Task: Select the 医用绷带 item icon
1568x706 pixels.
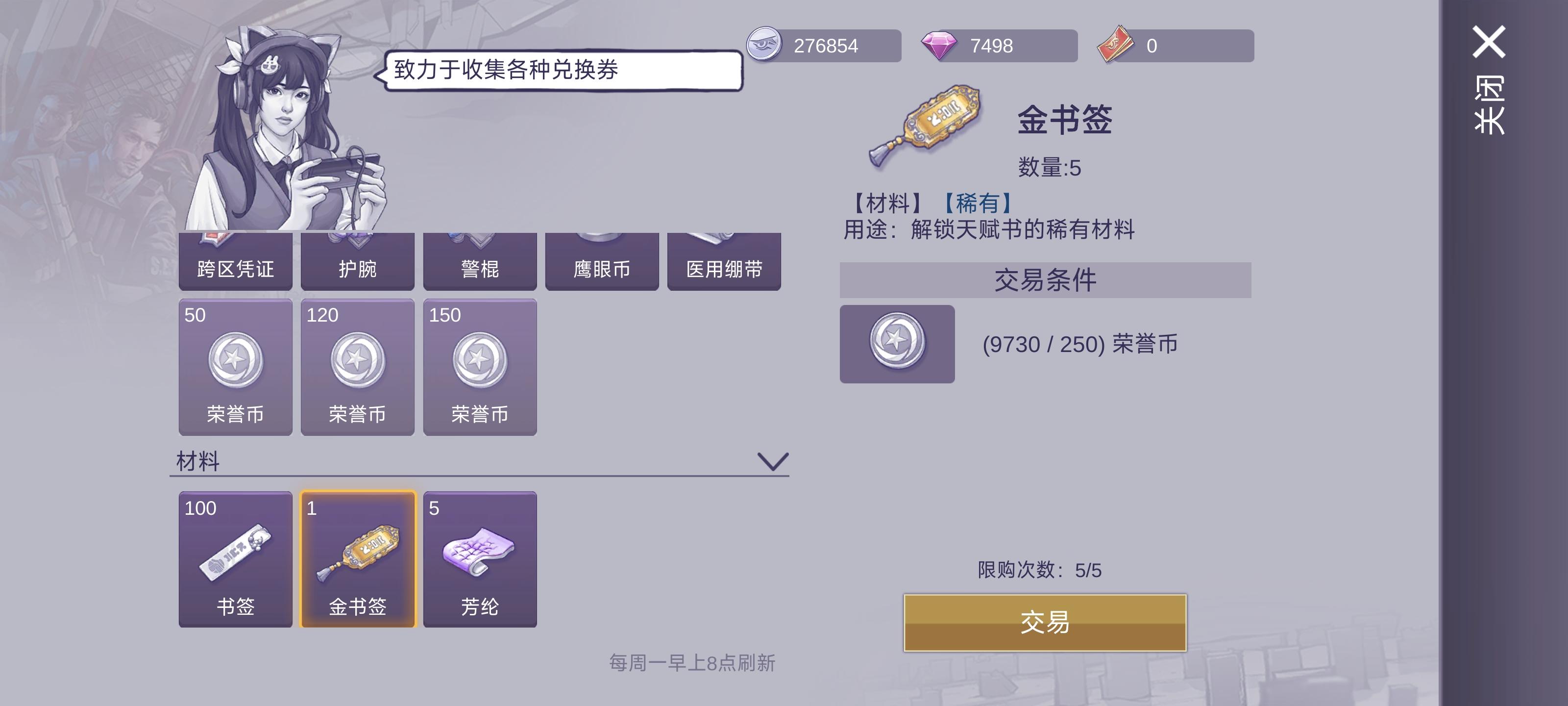Action: pos(724,262)
